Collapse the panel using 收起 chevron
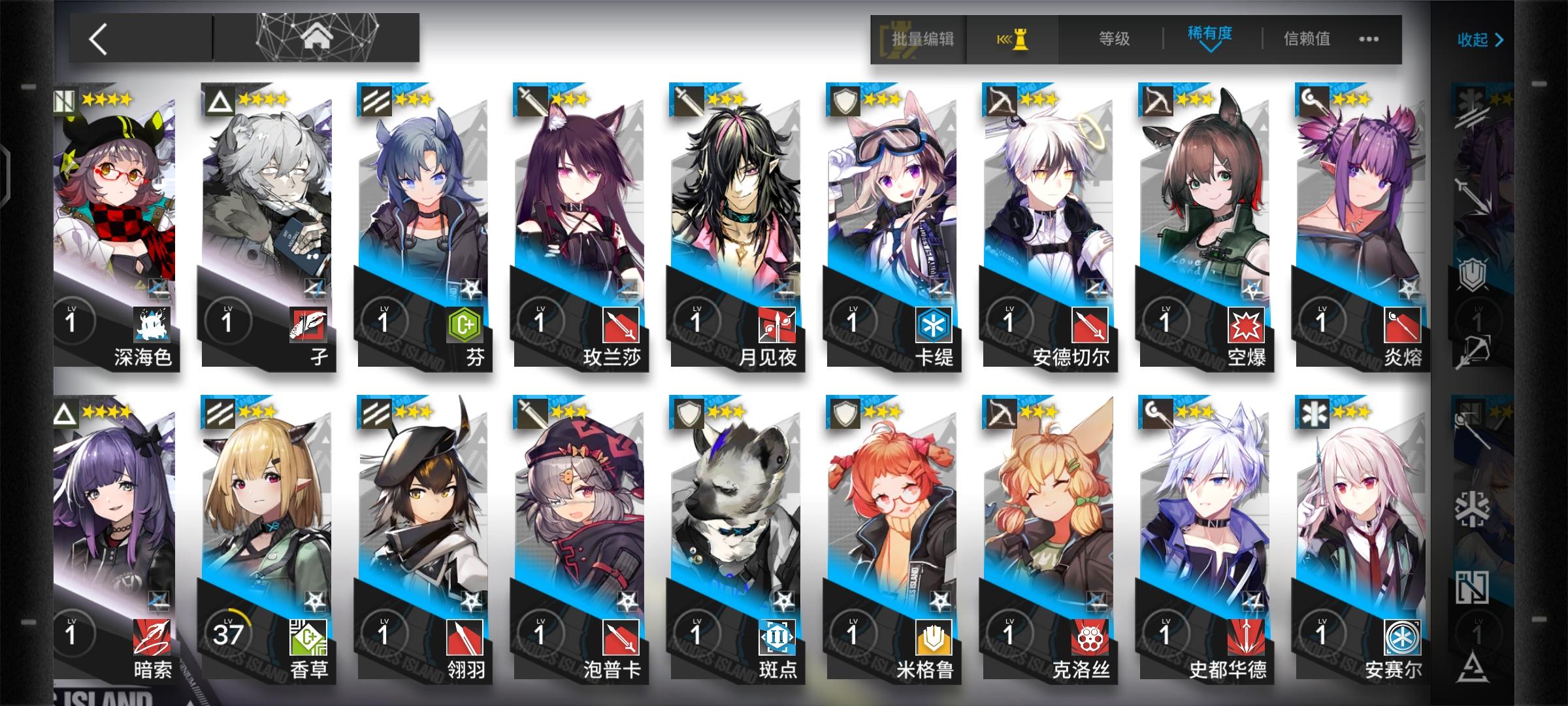Viewport: 1568px width, 706px height. pyautogui.click(x=1480, y=41)
